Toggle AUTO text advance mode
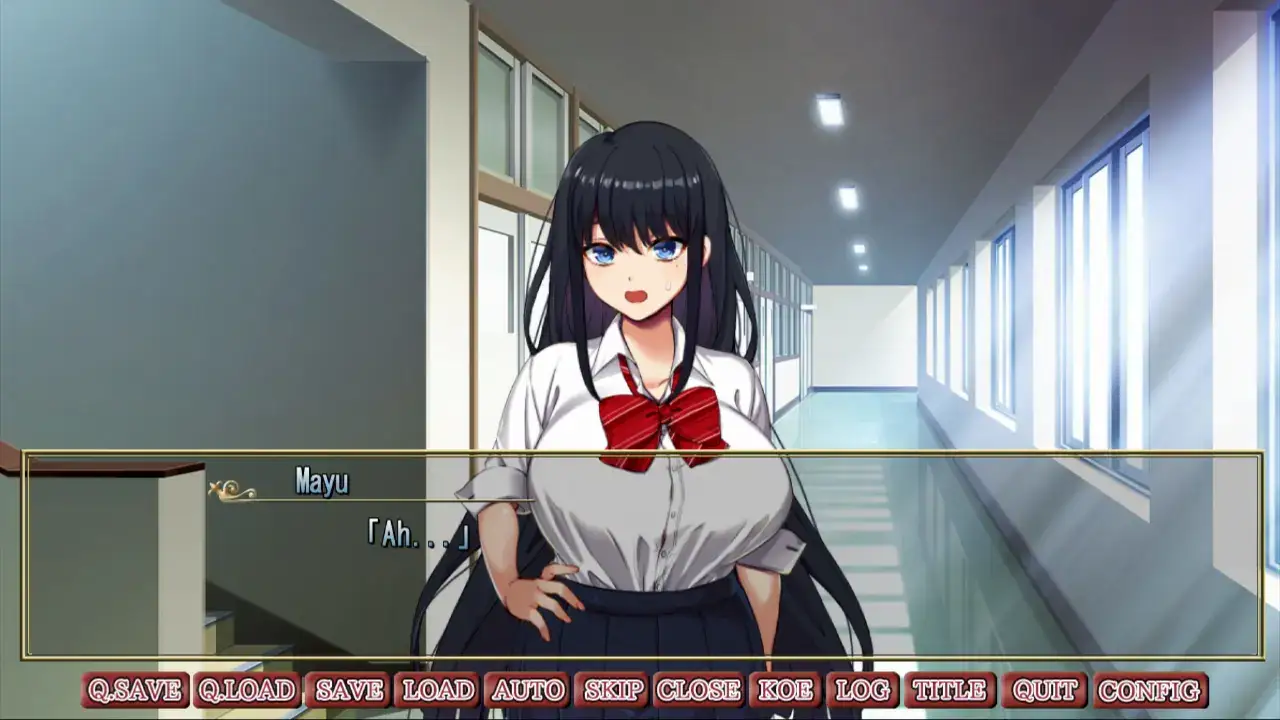 tap(528, 690)
